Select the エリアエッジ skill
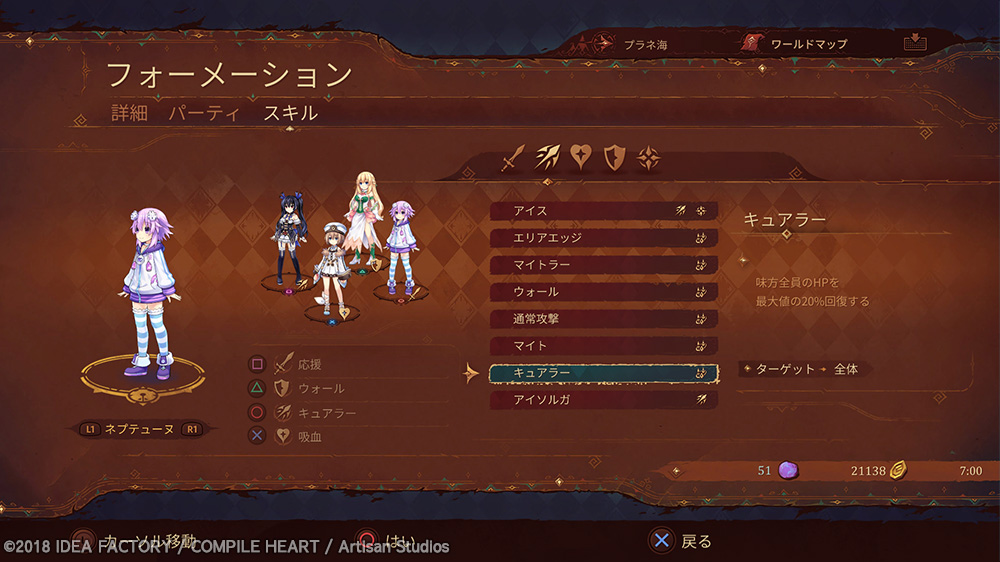Image resolution: width=1000 pixels, height=562 pixels. (x=603, y=238)
